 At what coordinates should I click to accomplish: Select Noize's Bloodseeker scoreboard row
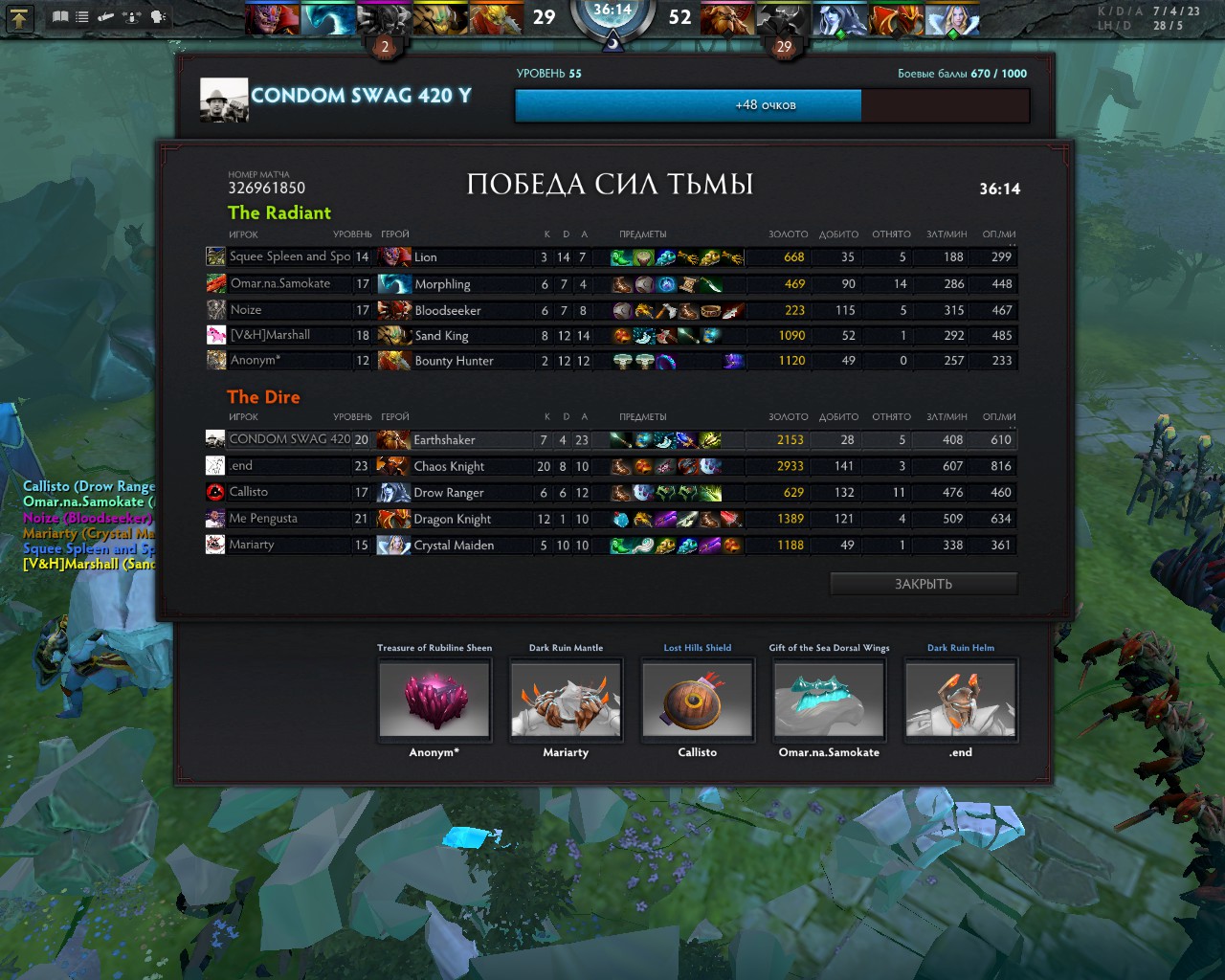611,310
